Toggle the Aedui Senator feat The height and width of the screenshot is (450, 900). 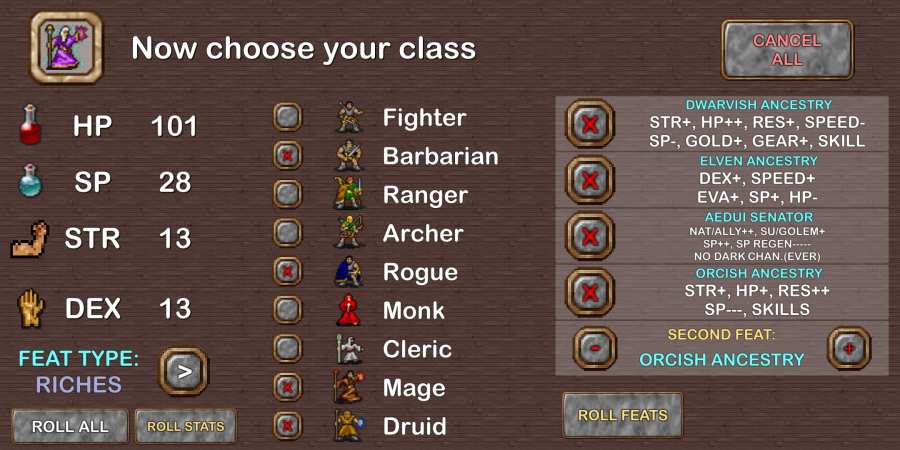point(590,237)
